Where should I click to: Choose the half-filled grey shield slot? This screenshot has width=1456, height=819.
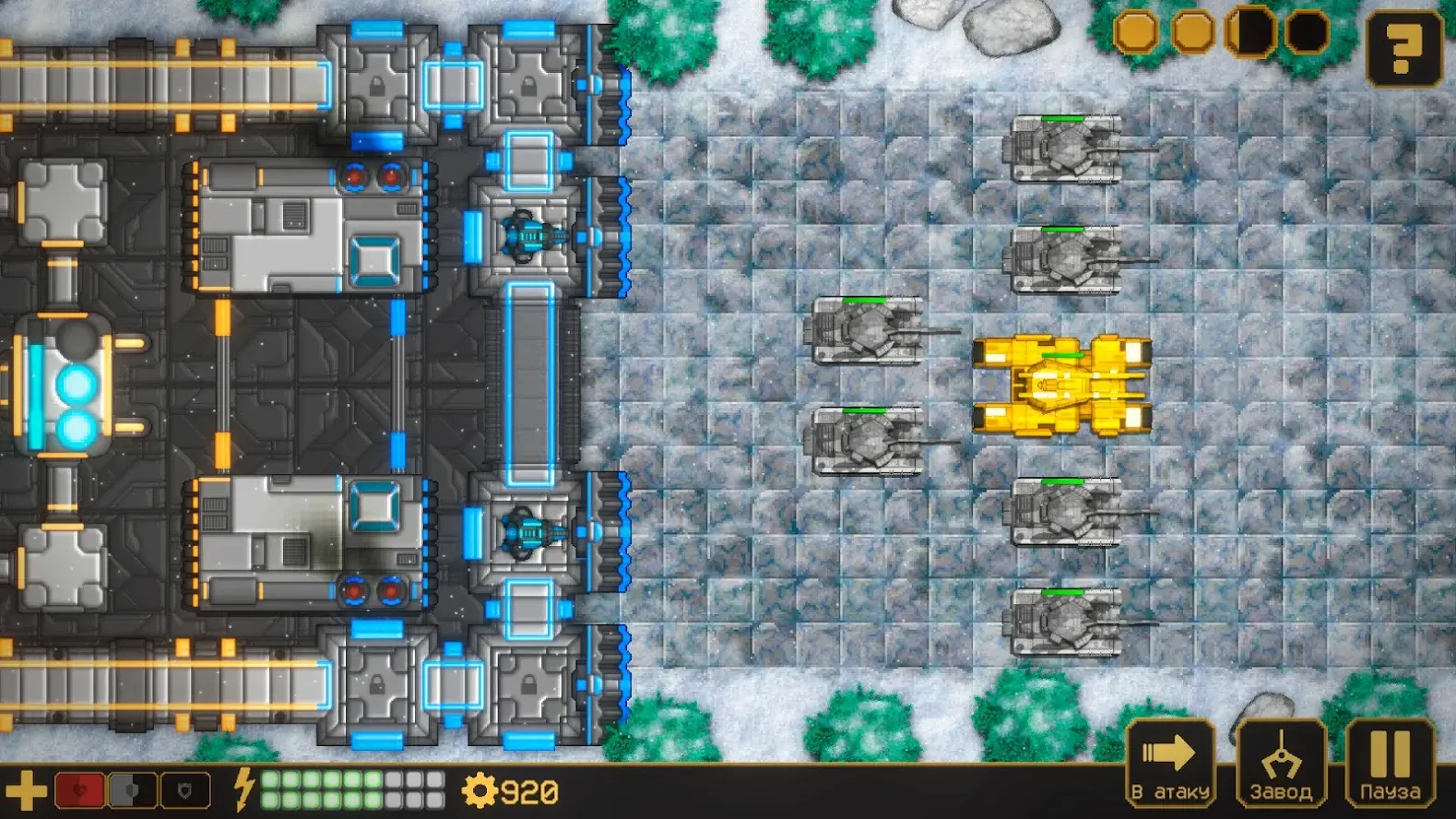(x=132, y=791)
